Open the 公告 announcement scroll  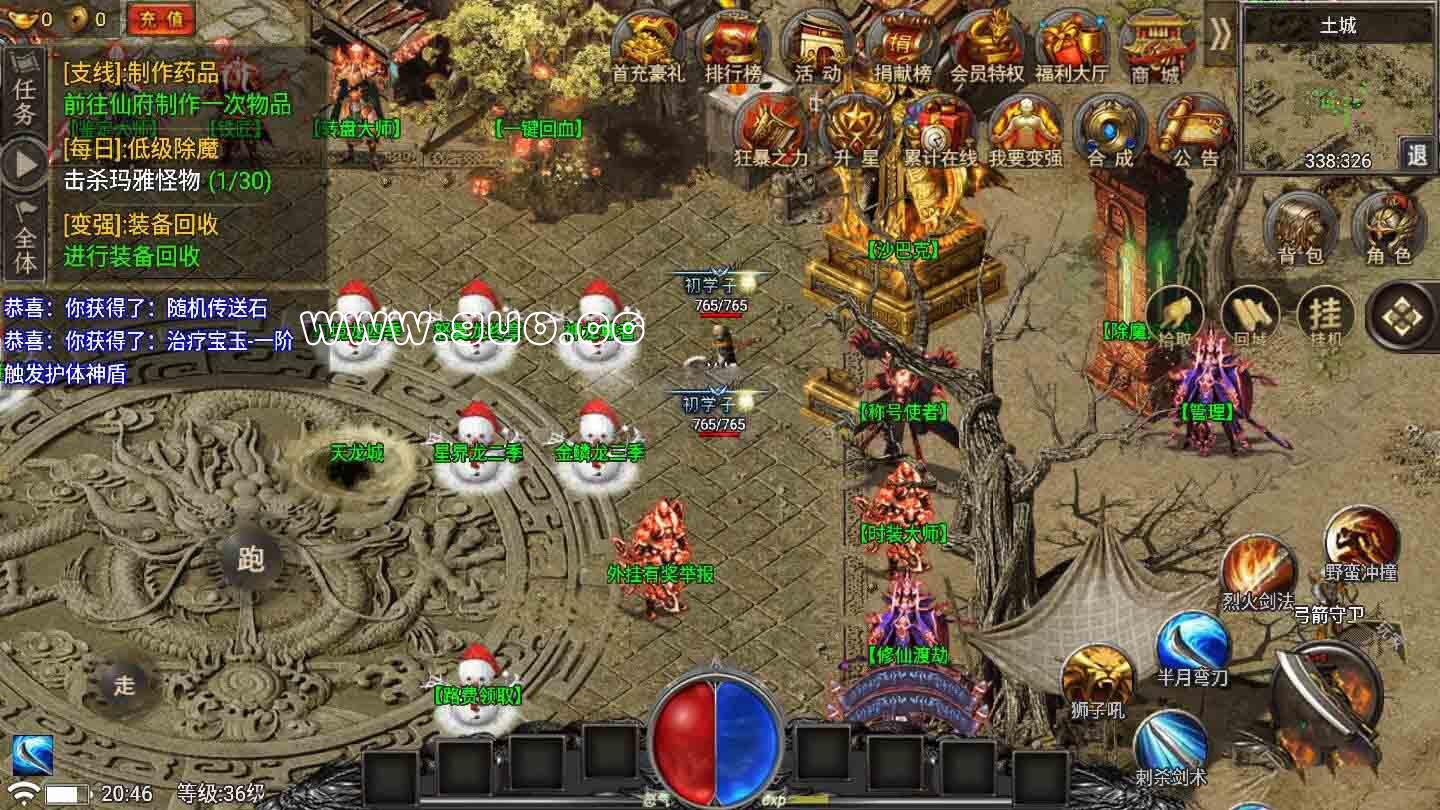tap(1195, 130)
